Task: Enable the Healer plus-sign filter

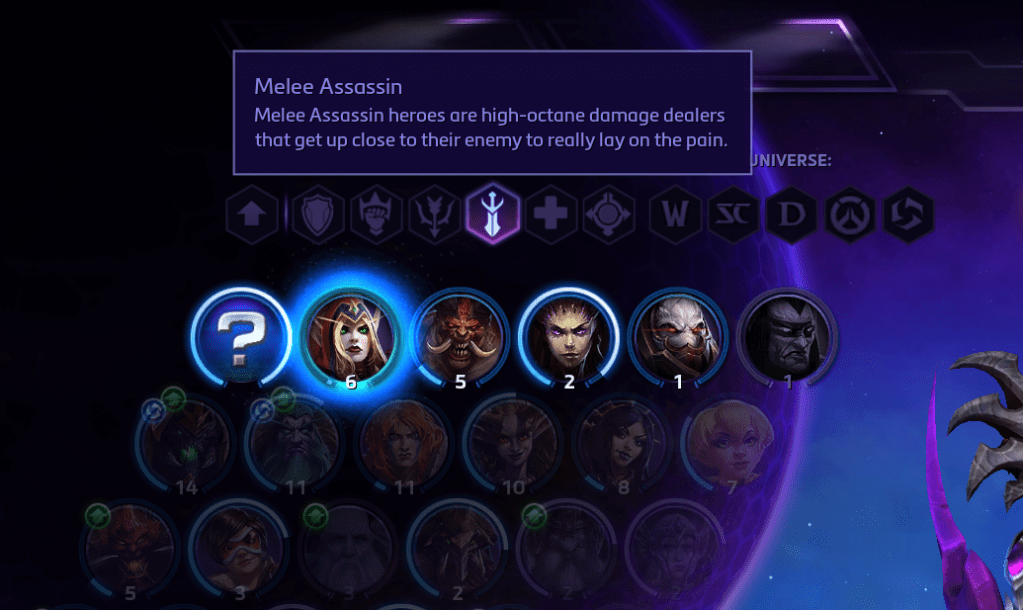Action: (550, 213)
